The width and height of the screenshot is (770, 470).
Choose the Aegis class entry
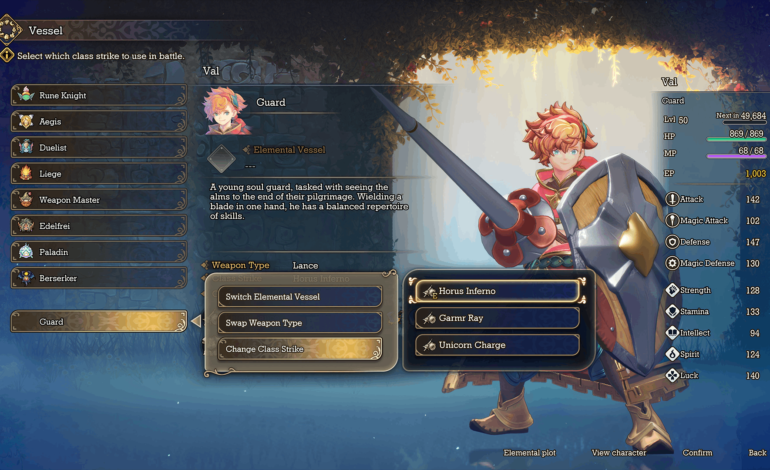pyautogui.click(x=98, y=121)
